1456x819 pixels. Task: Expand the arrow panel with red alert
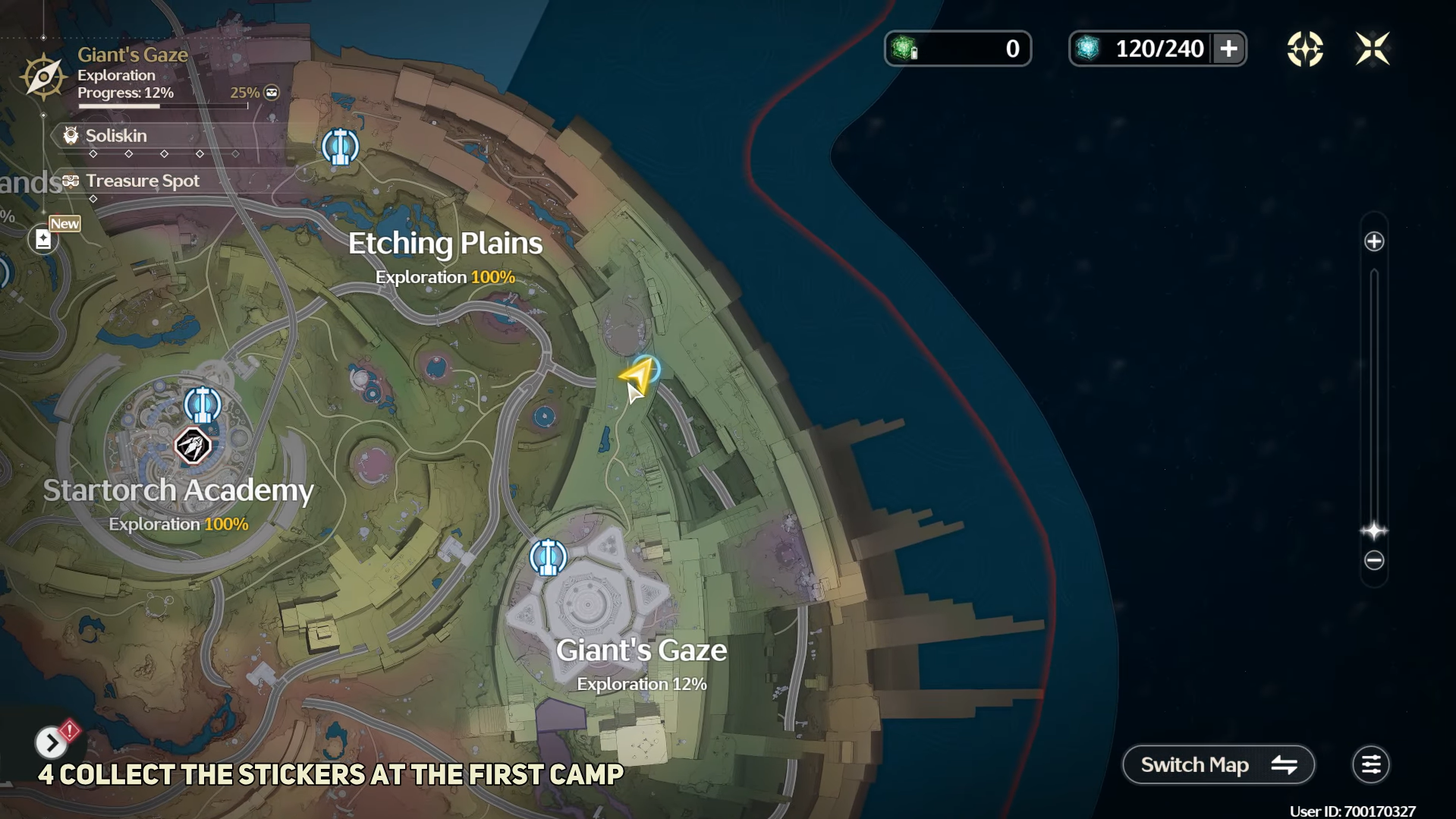click(52, 742)
